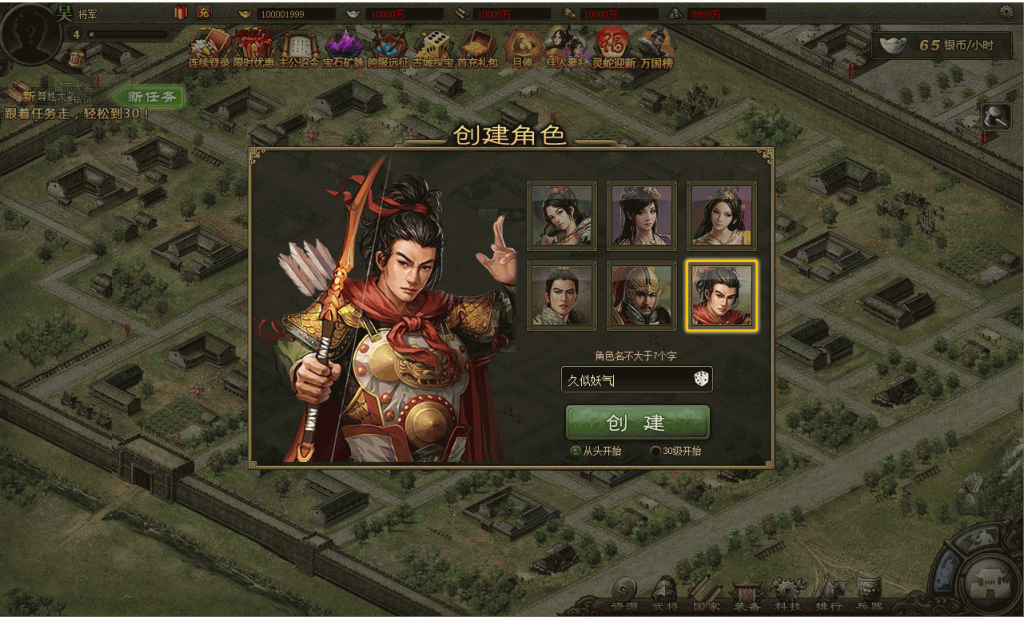Click the character name input field

point(625,379)
